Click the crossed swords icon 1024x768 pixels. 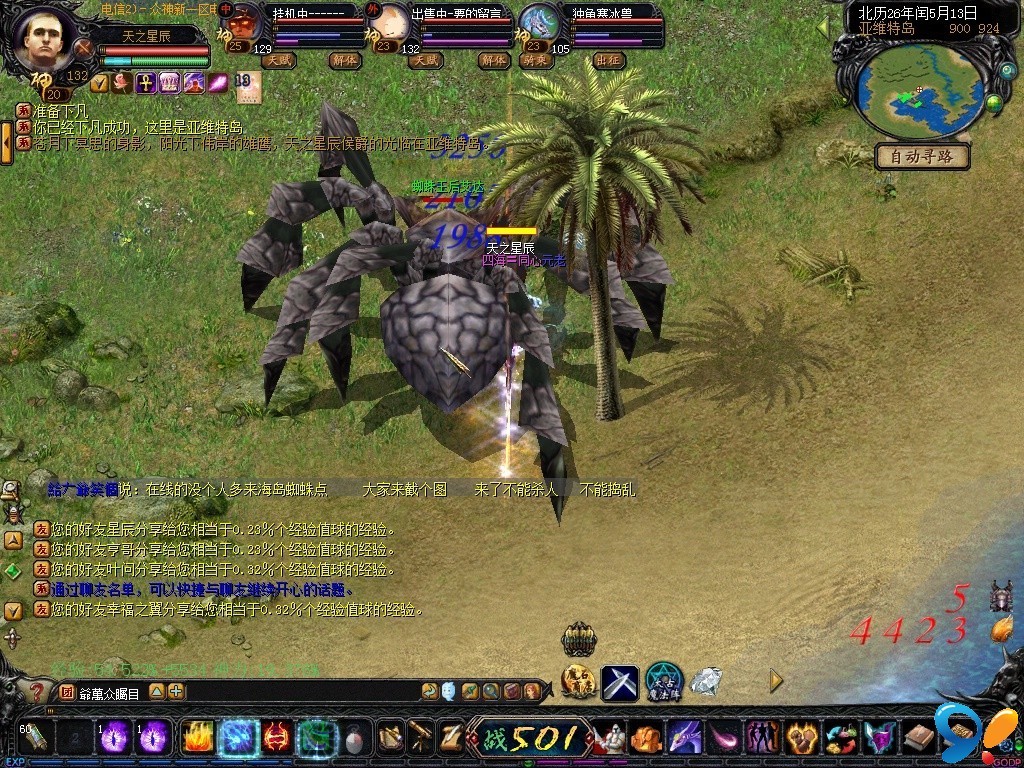[x=619, y=682]
